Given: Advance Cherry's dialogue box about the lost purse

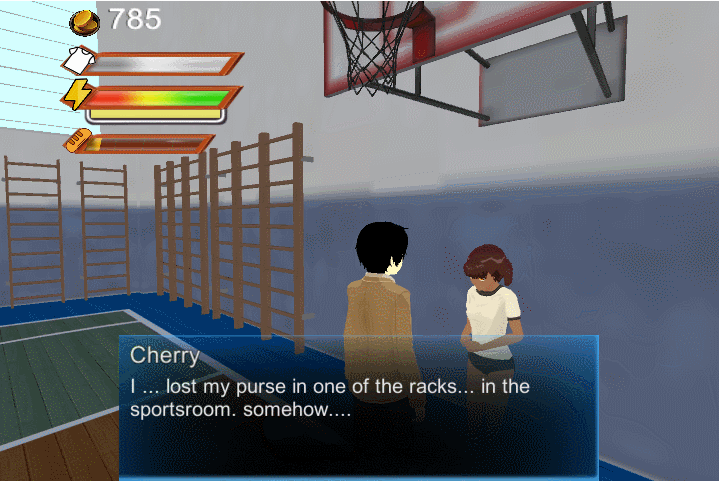Looking at the screenshot, I should [358, 405].
